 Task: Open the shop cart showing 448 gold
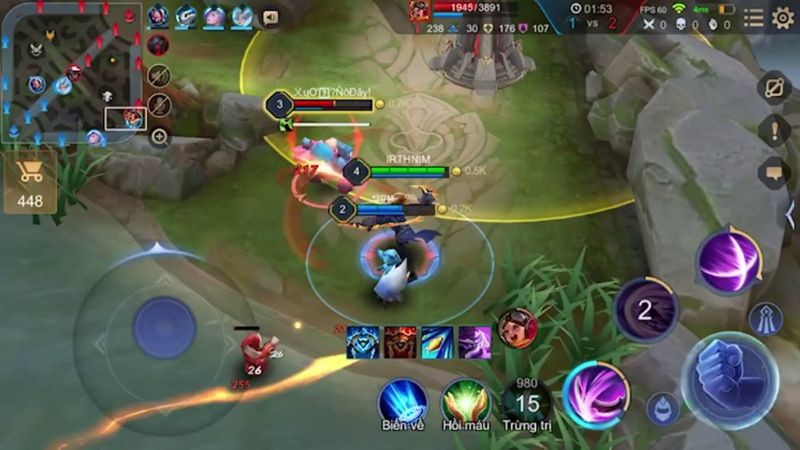tap(30, 182)
